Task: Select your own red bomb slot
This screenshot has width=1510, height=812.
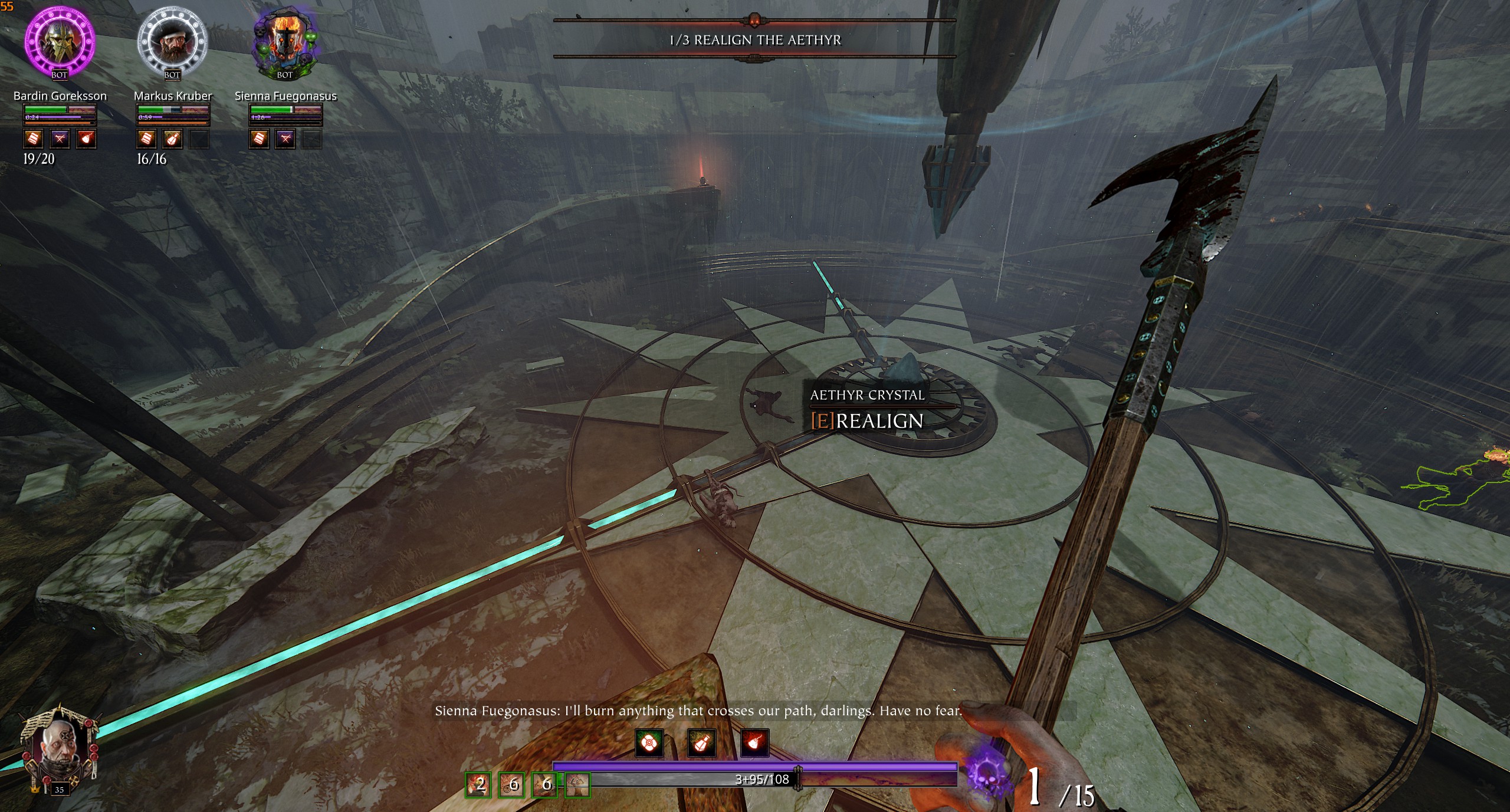Action: (754, 744)
